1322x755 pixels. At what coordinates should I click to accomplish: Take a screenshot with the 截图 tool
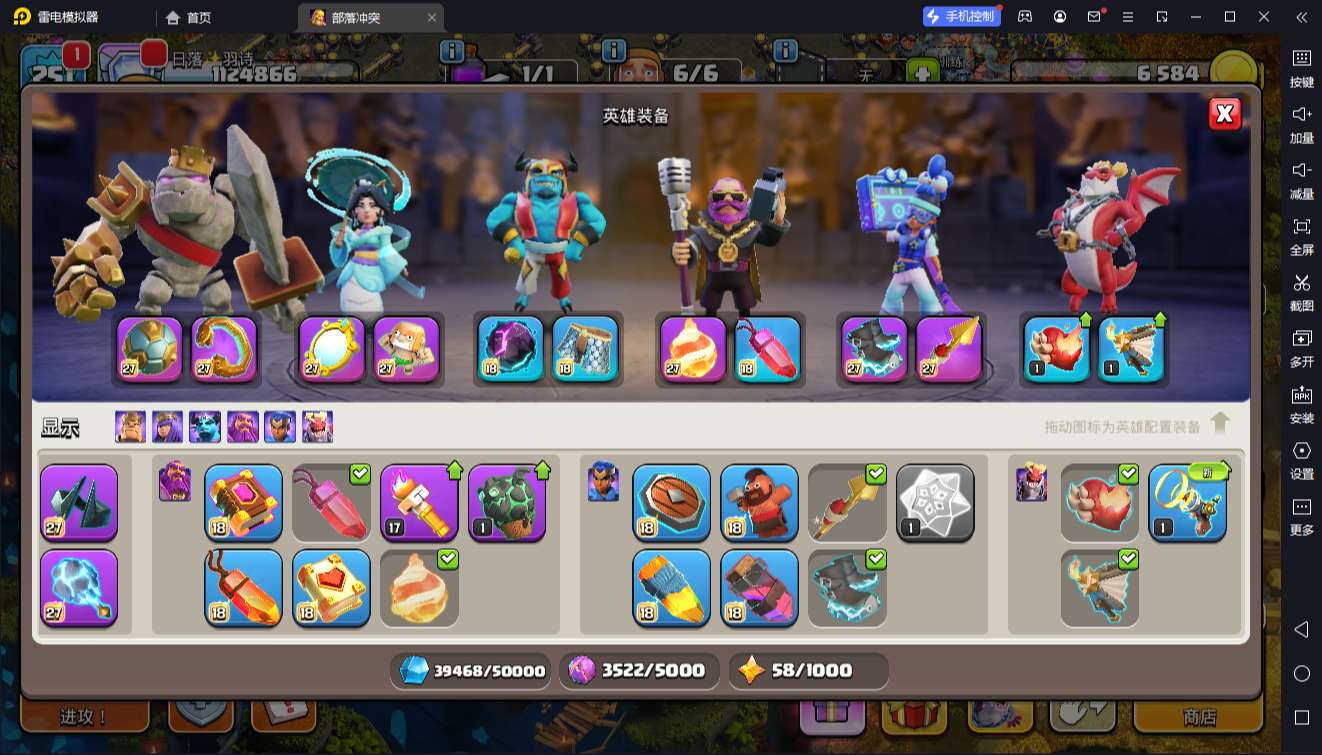point(1301,290)
